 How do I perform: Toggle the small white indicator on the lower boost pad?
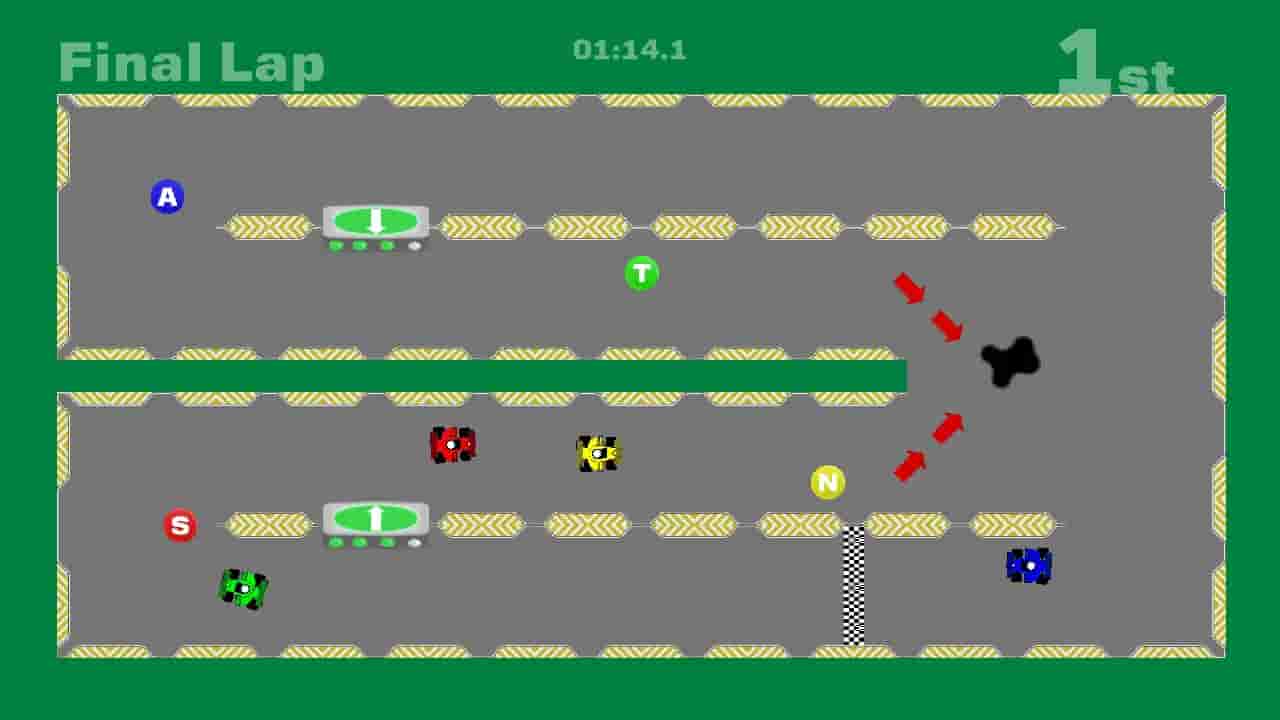point(412,540)
